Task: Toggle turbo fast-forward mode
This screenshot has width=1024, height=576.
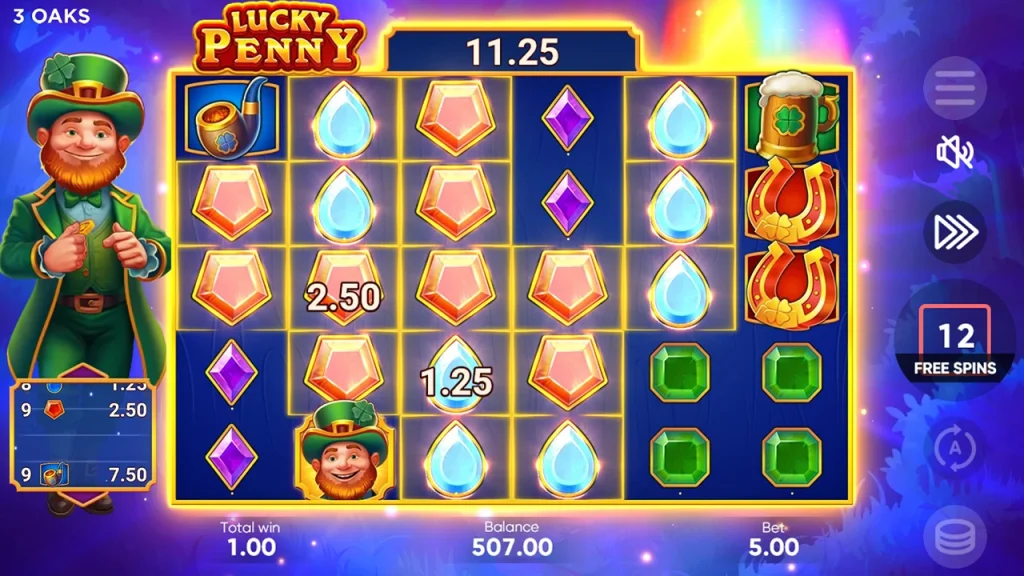Action: click(954, 231)
